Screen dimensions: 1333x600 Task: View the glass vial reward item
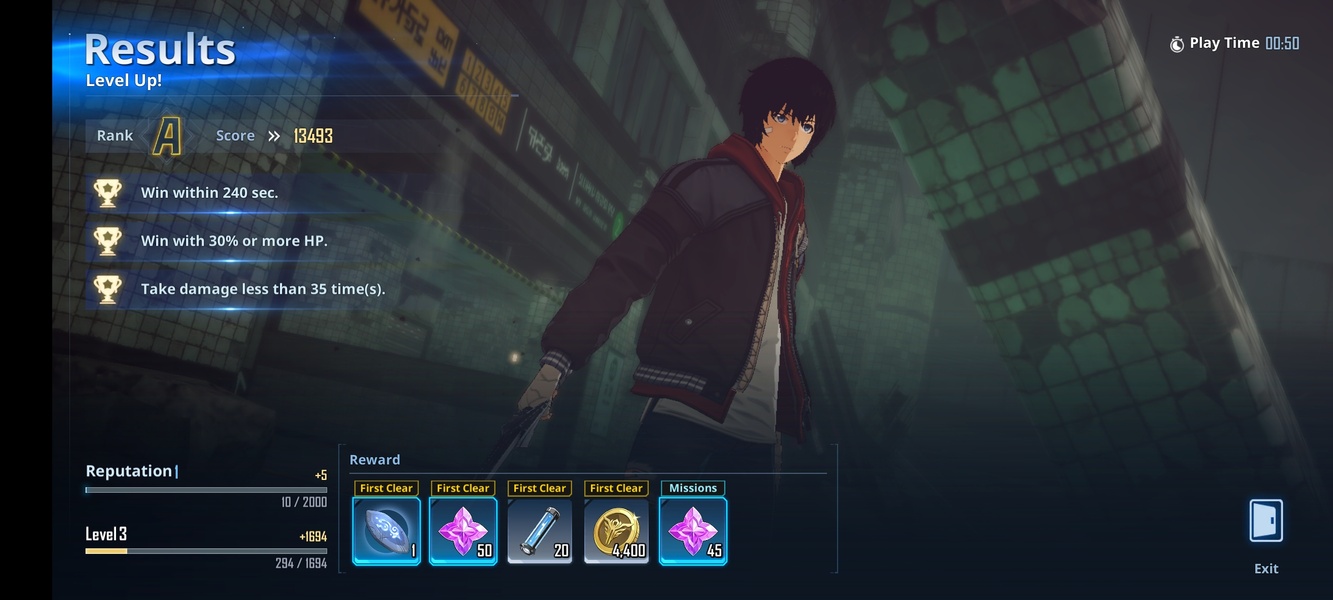[540, 530]
